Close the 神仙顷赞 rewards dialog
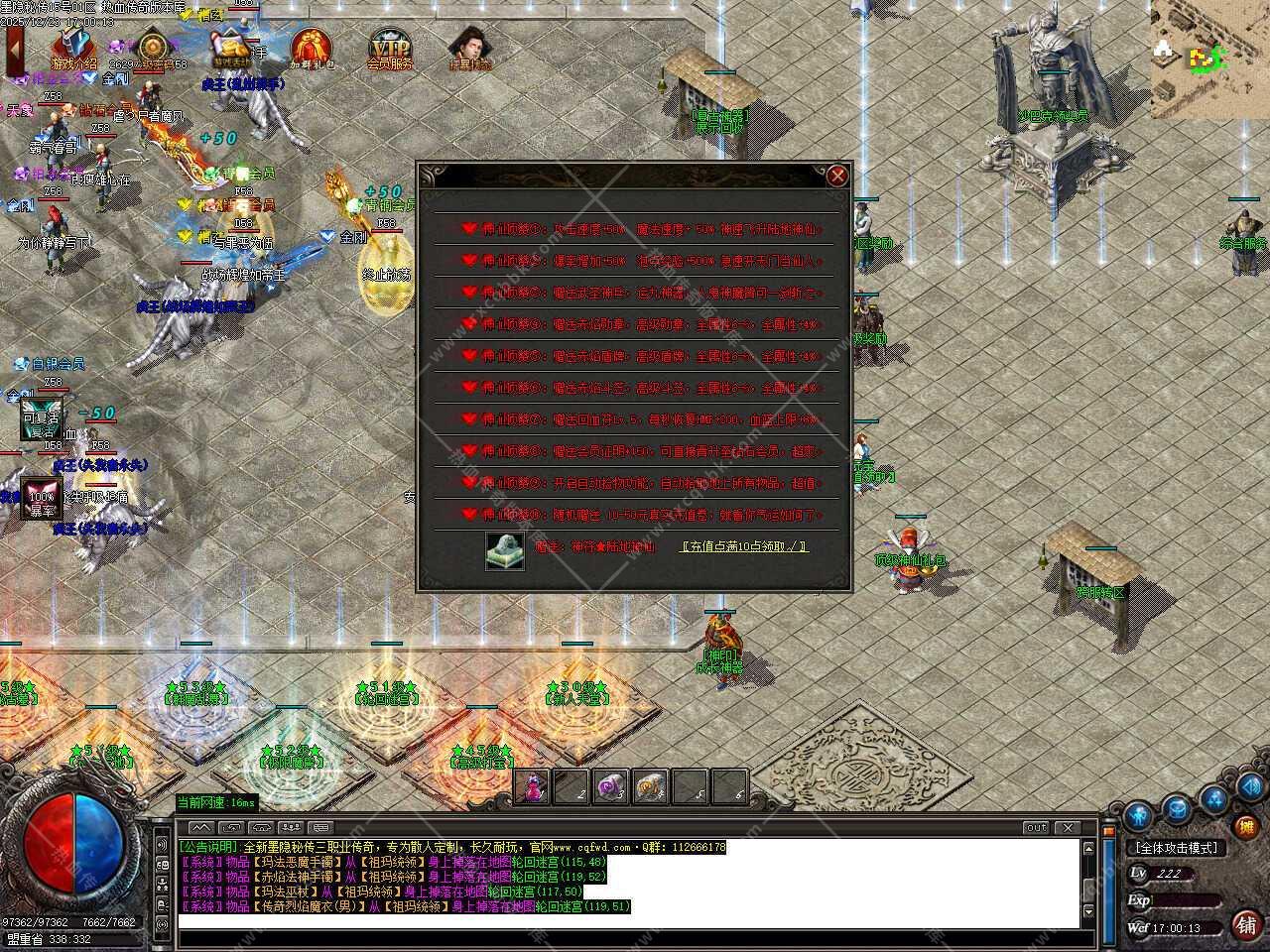1270x952 pixels. [838, 177]
